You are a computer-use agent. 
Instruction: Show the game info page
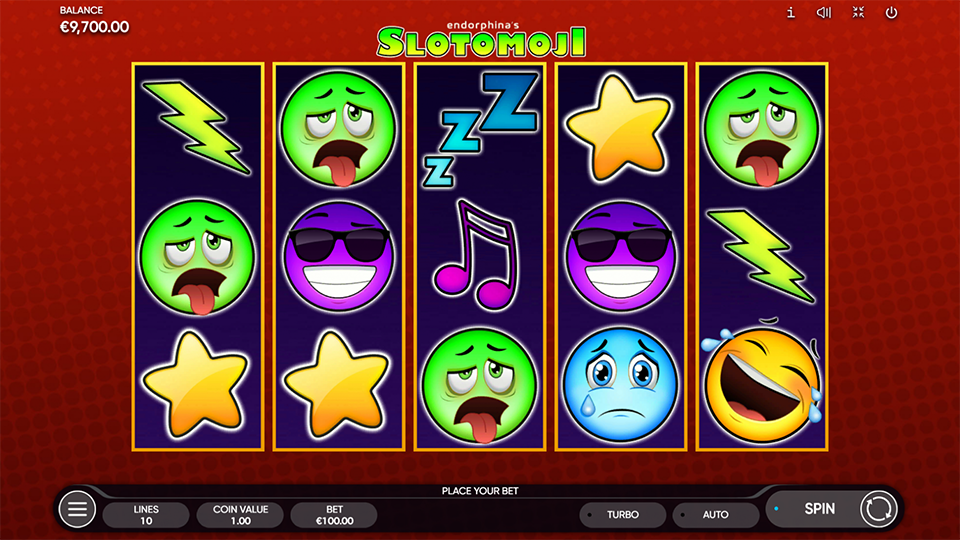(x=791, y=13)
